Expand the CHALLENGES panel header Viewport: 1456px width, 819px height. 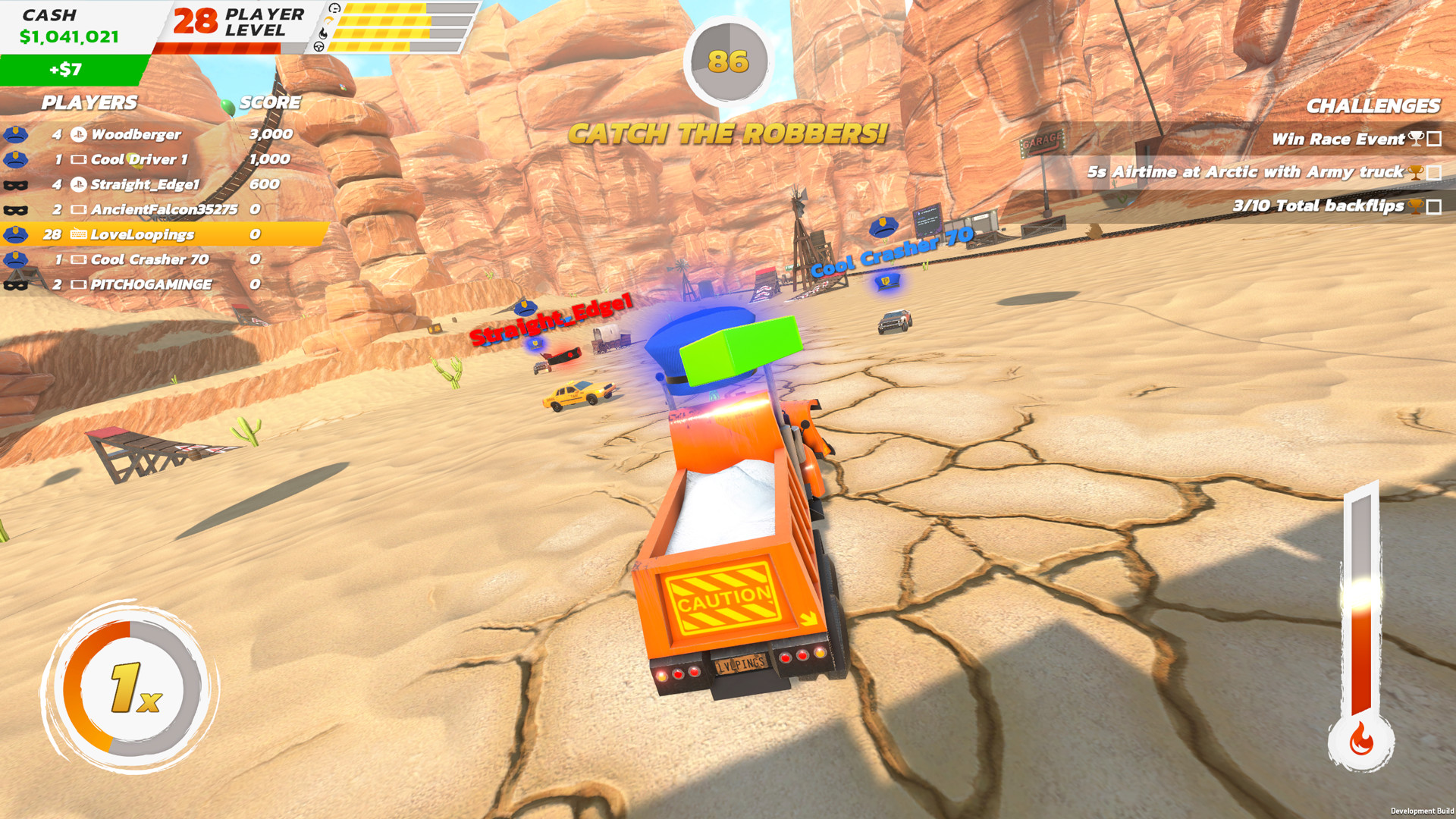pos(1374,107)
